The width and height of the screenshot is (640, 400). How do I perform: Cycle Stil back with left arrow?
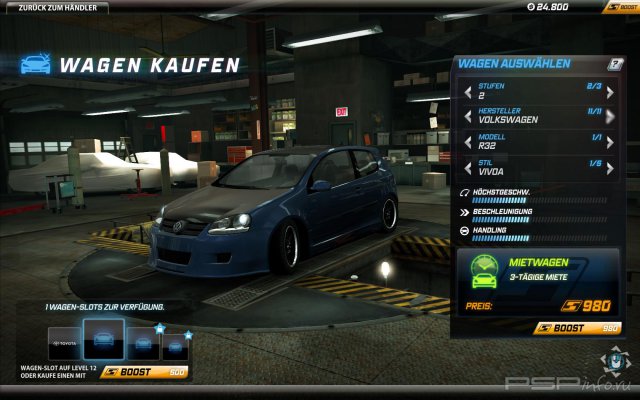[x=467, y=168]
